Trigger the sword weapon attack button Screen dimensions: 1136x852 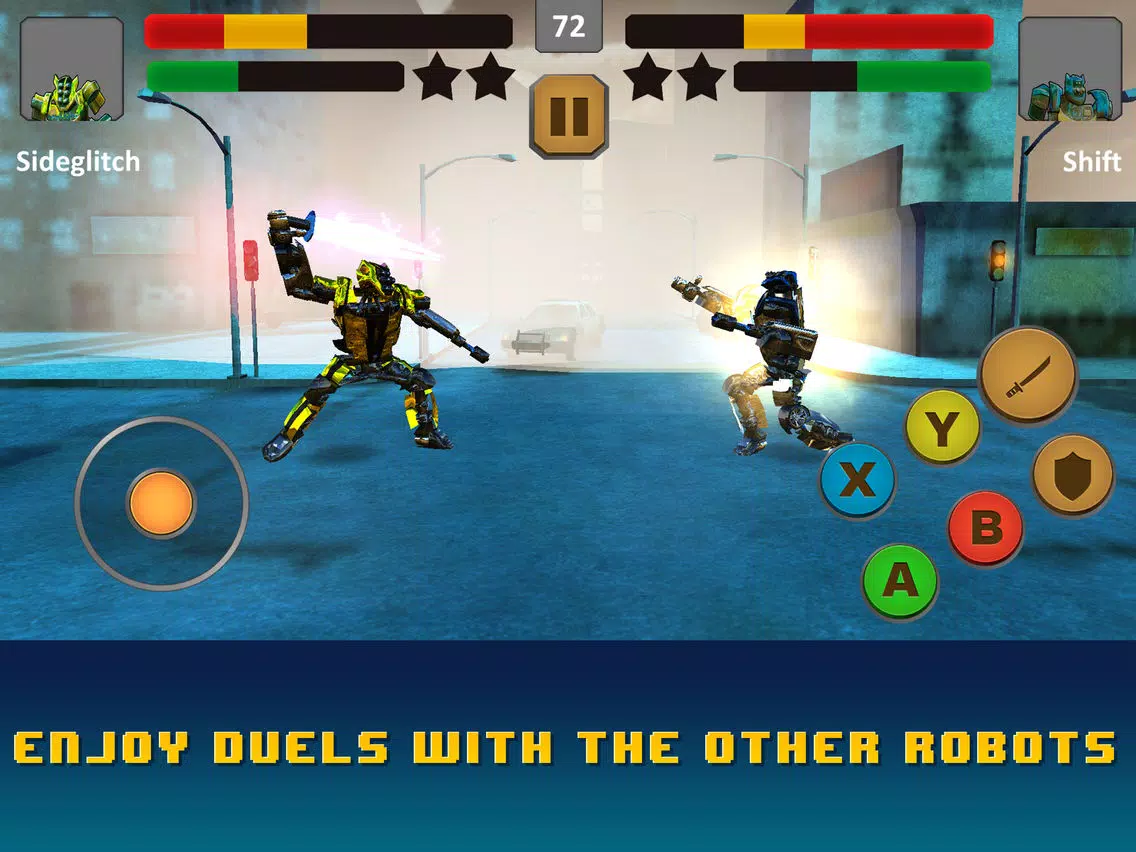click(1027, 376)
